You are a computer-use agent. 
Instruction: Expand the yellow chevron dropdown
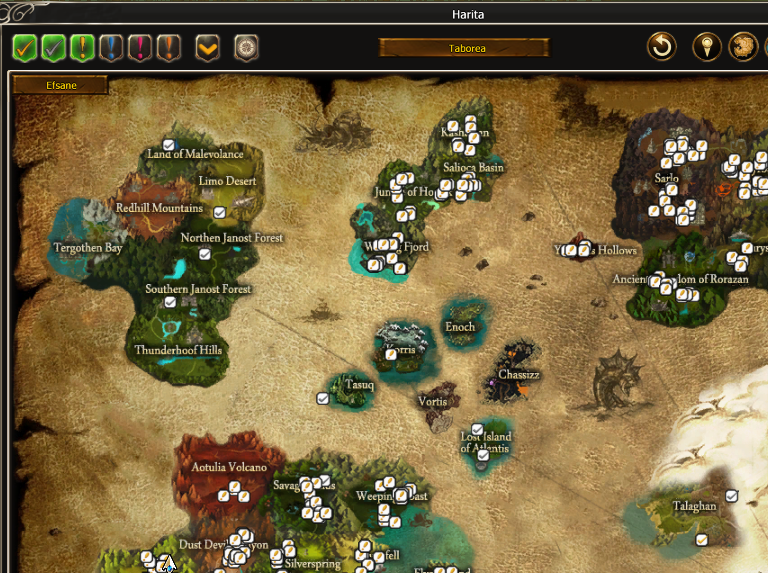207,47
